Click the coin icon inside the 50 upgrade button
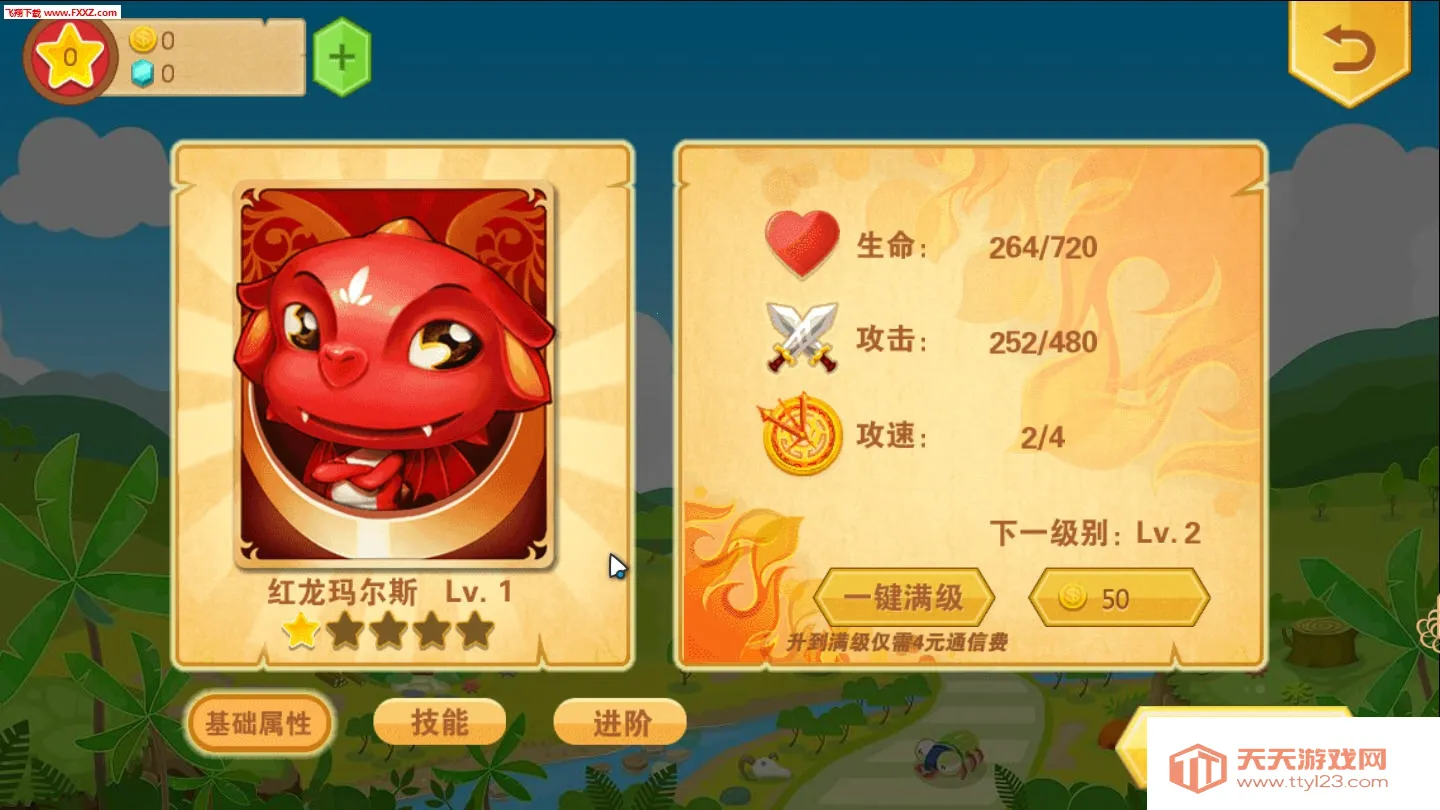This screenshot has height=810, width=1440. (x=1073, y=597)
